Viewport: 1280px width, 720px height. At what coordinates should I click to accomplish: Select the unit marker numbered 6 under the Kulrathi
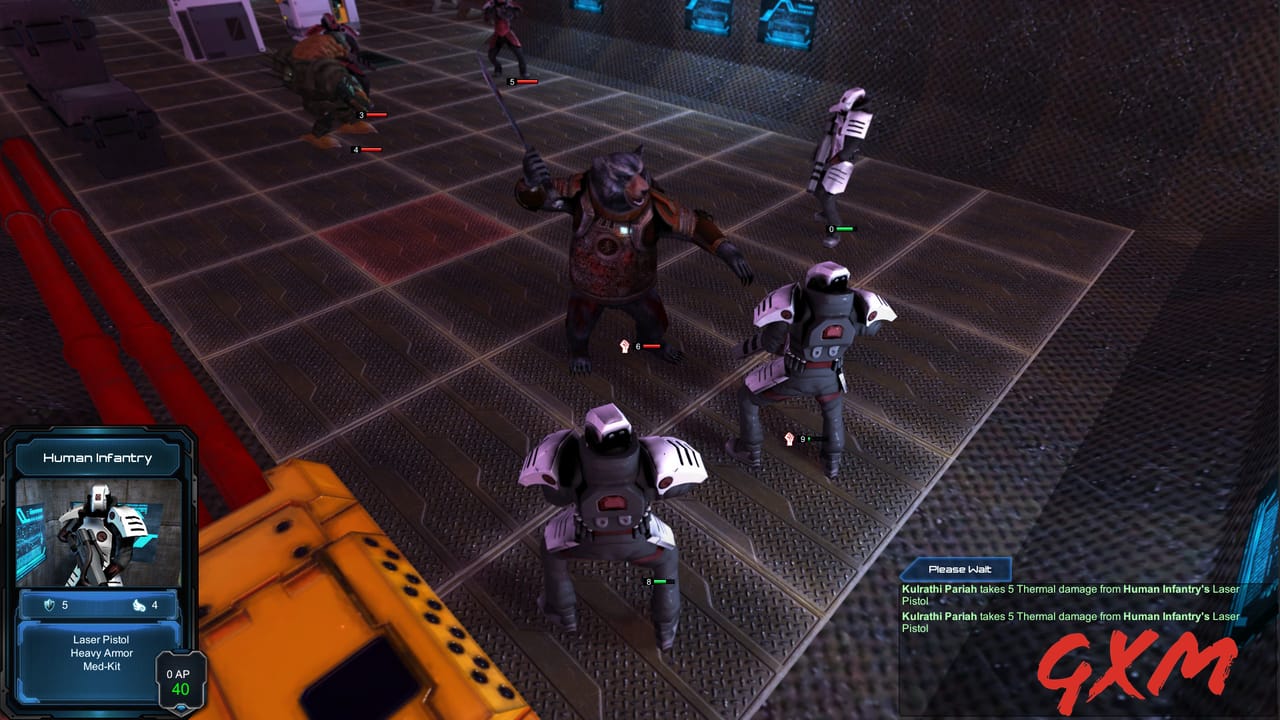pyautogui.click(x=638, y=347)
